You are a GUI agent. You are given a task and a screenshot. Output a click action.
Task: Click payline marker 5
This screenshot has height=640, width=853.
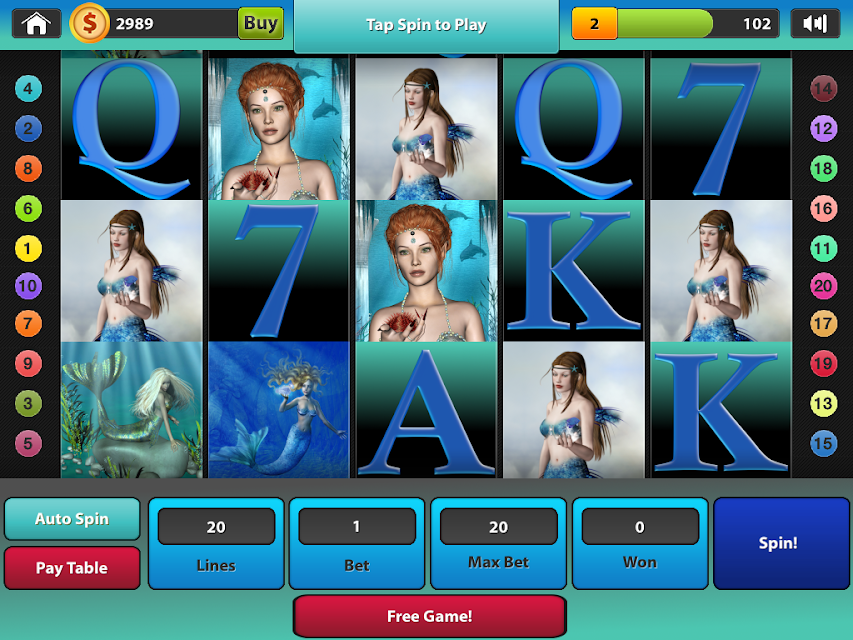28,443
